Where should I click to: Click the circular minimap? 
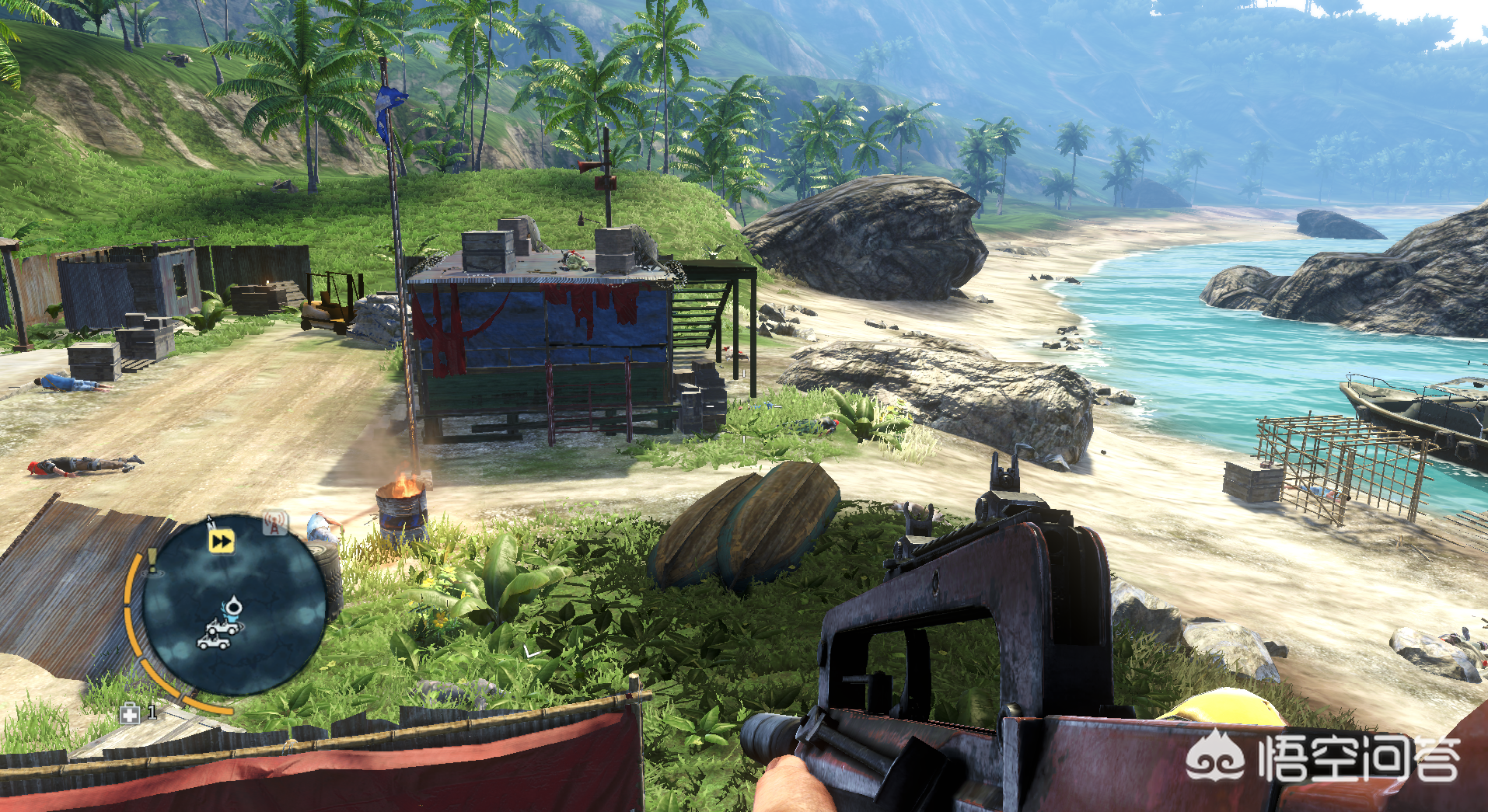[234, 604]
